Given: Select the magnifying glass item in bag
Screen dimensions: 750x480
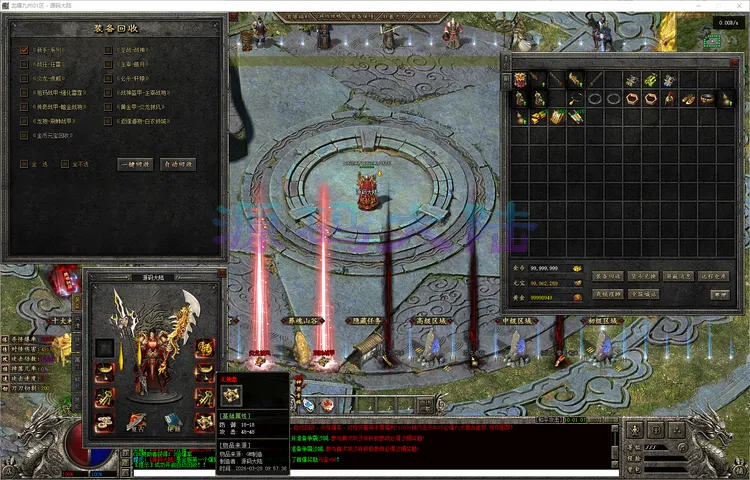Looking at the screenshot, I should point(573,99).
